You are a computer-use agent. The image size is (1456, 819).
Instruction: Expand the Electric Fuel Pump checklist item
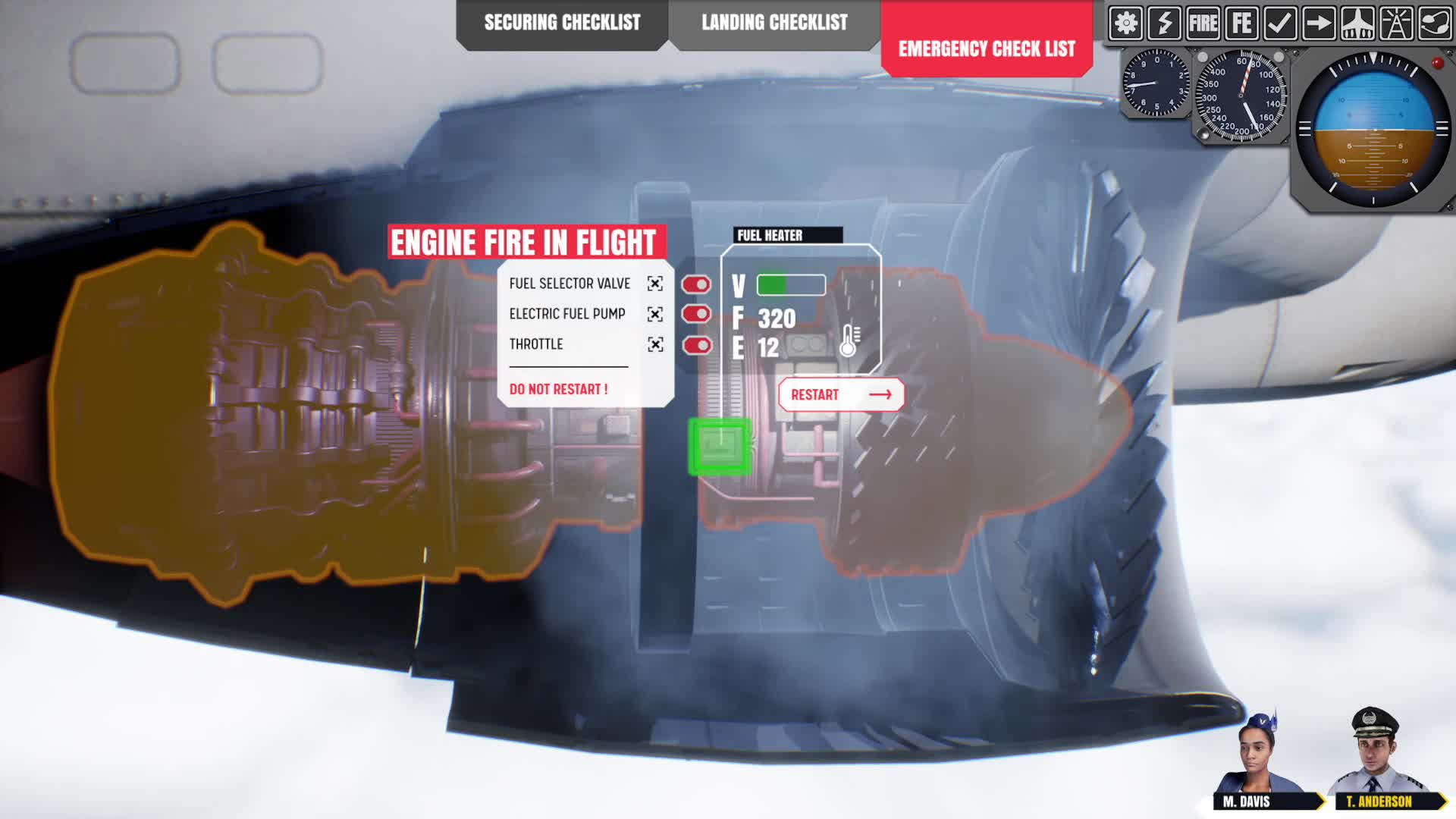click(654, 313)
